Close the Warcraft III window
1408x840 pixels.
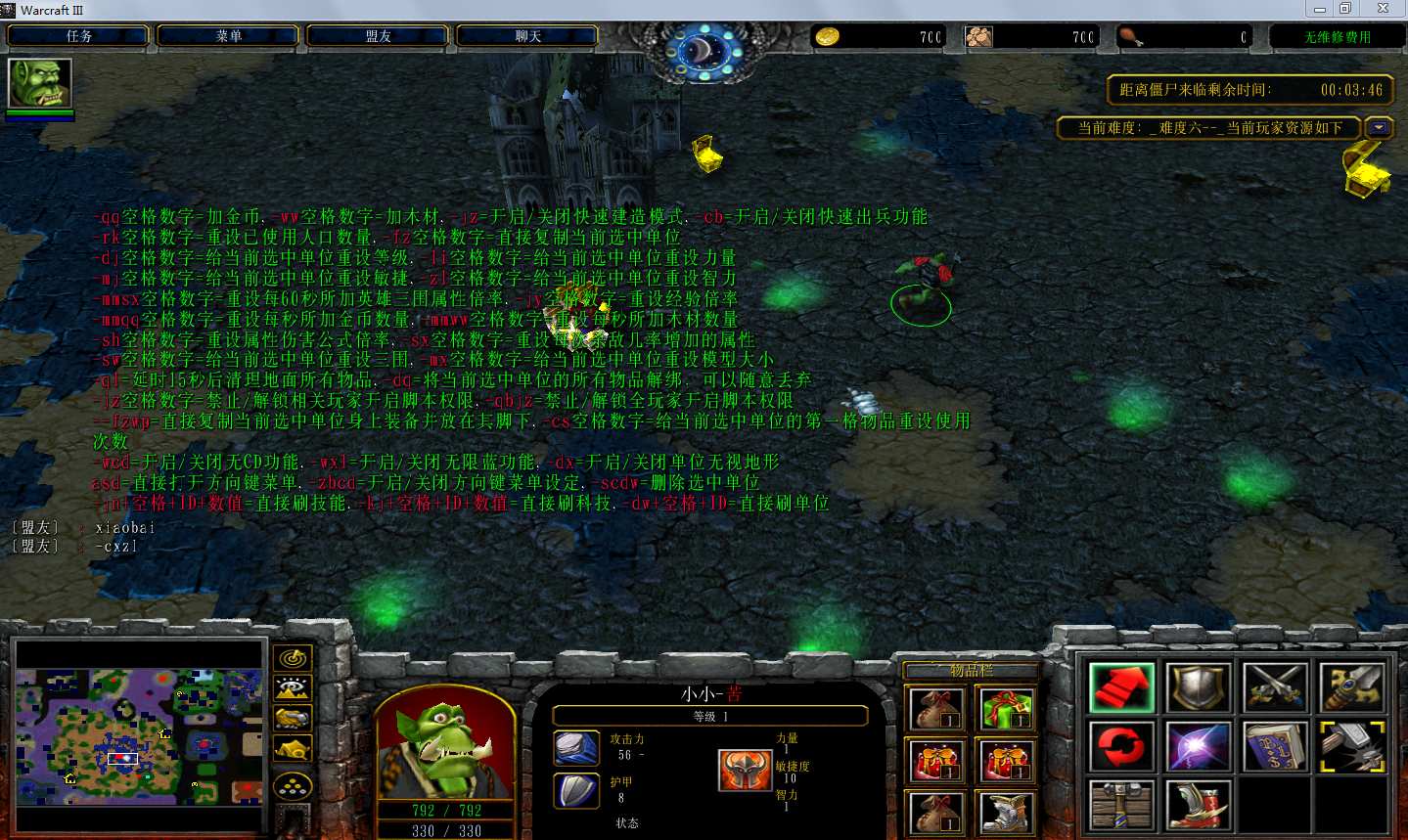(1383, 9)
